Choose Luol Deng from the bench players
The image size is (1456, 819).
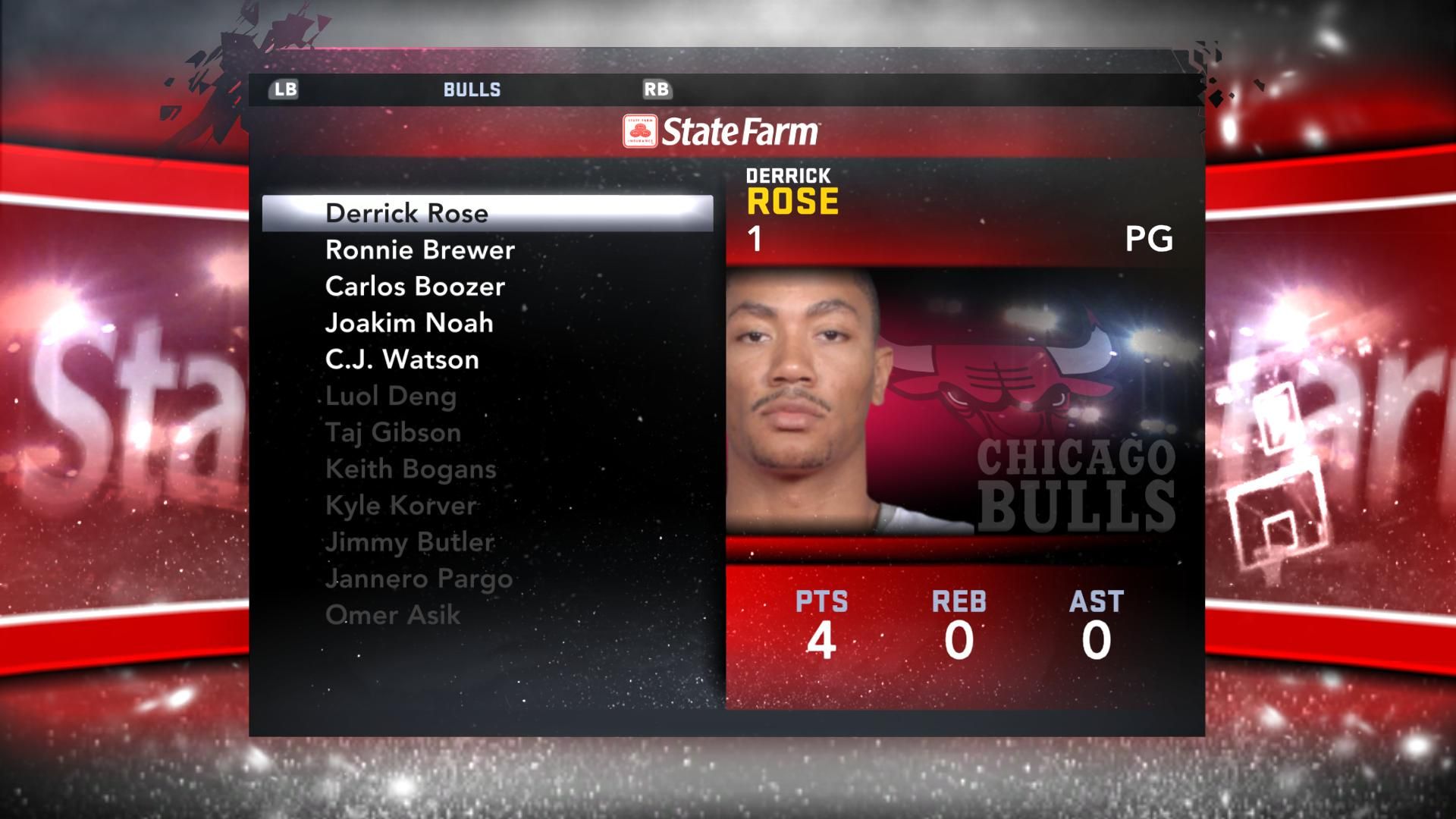click(x=391, y=396)
